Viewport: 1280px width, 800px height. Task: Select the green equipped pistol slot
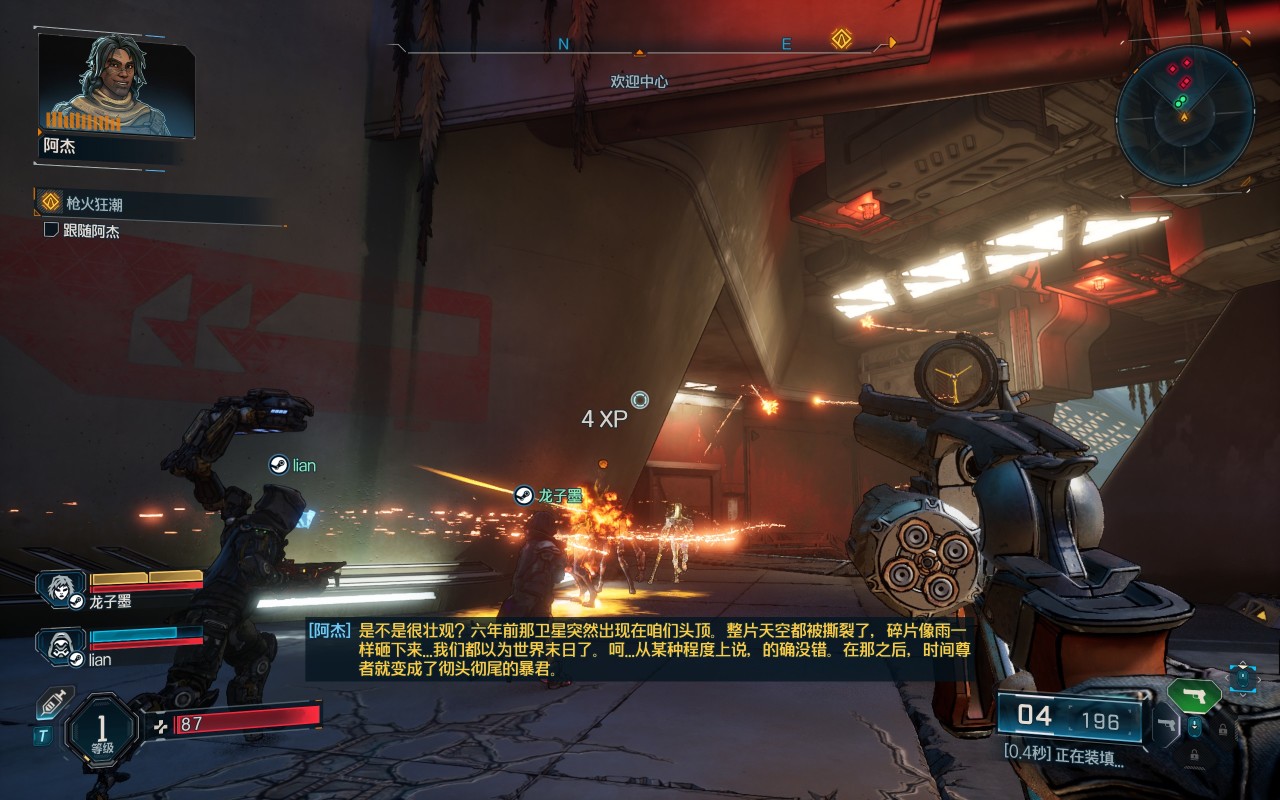[1194, 695]
